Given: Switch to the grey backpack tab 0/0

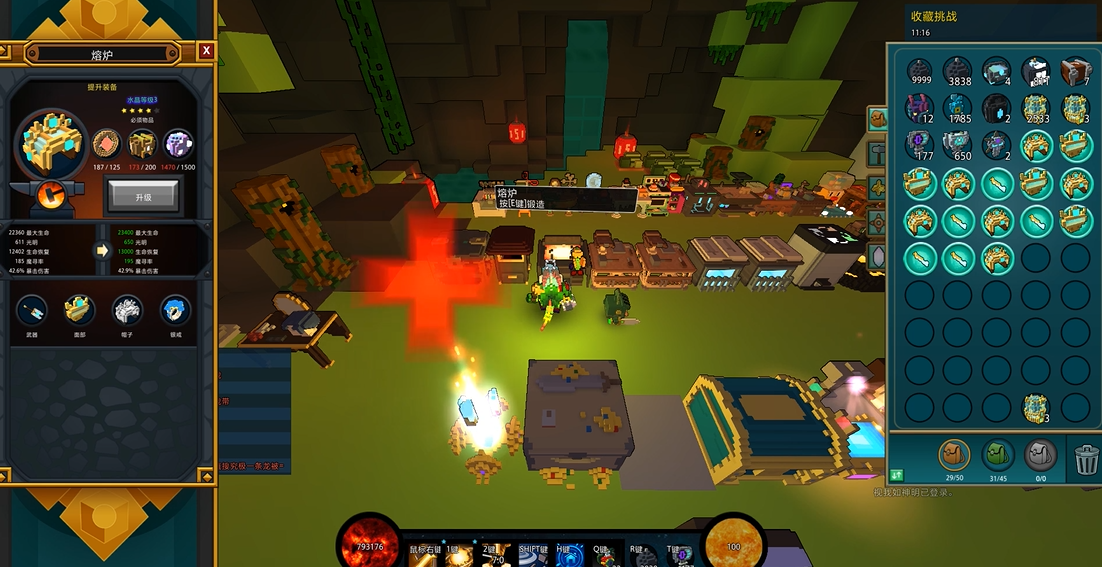Looking at the screenshot, I should click(1041, 456).
